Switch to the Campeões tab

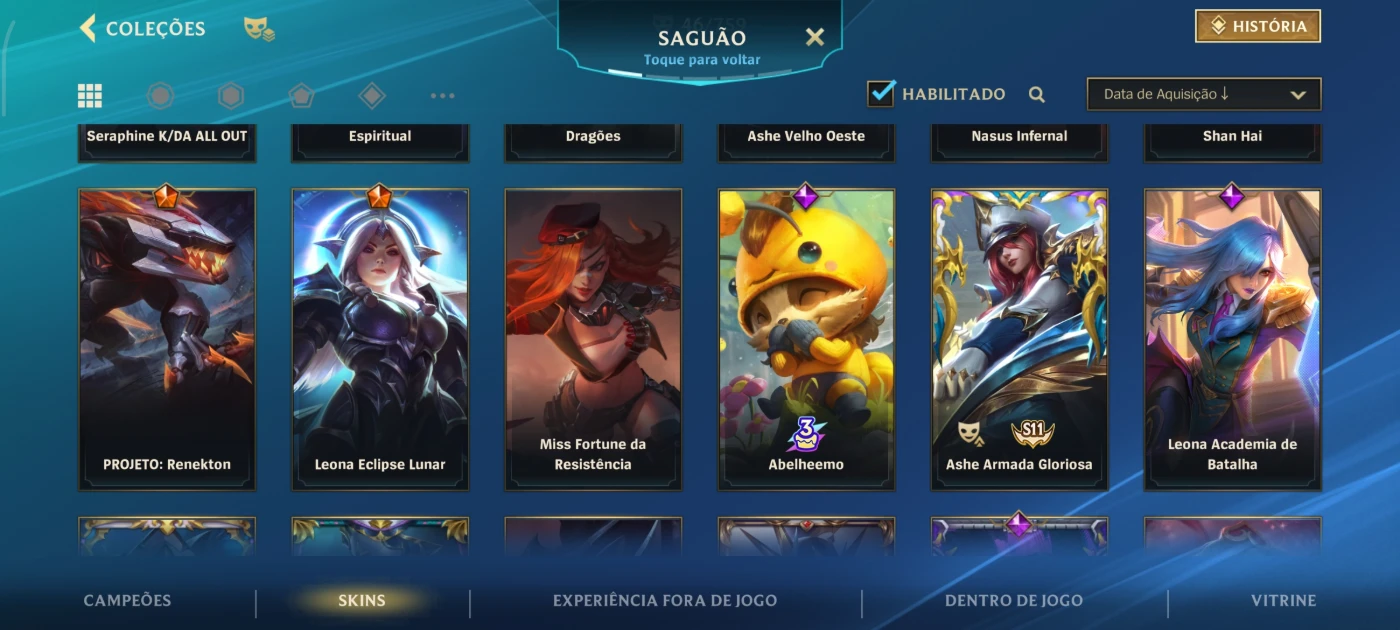127,601
